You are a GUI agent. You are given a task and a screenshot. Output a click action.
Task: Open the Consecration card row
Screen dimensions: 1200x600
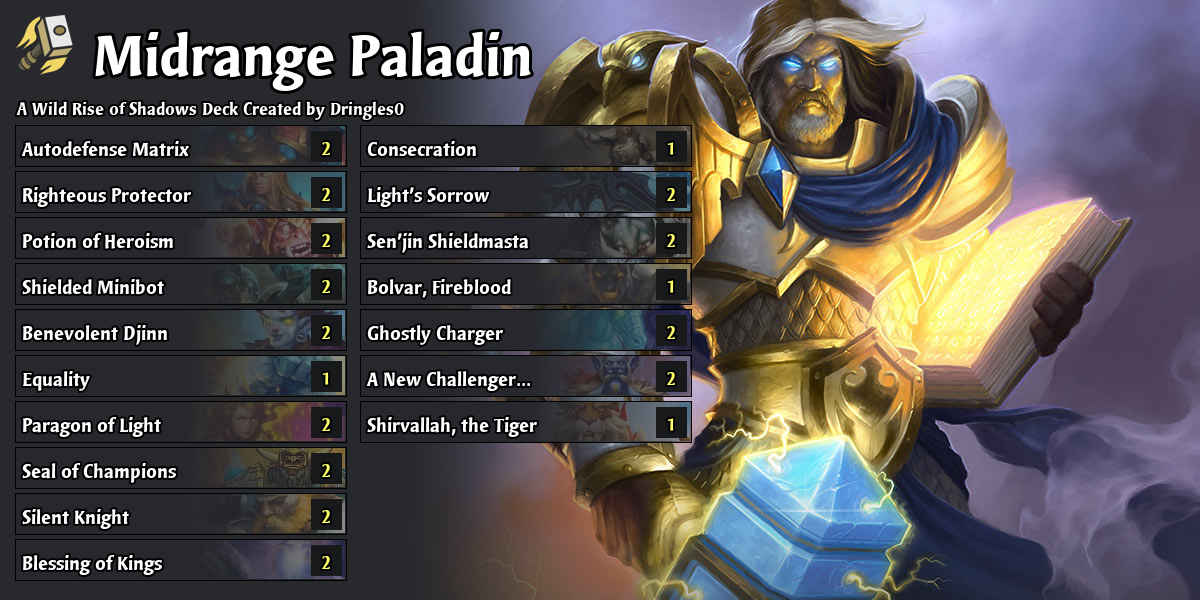click(525, 150)
